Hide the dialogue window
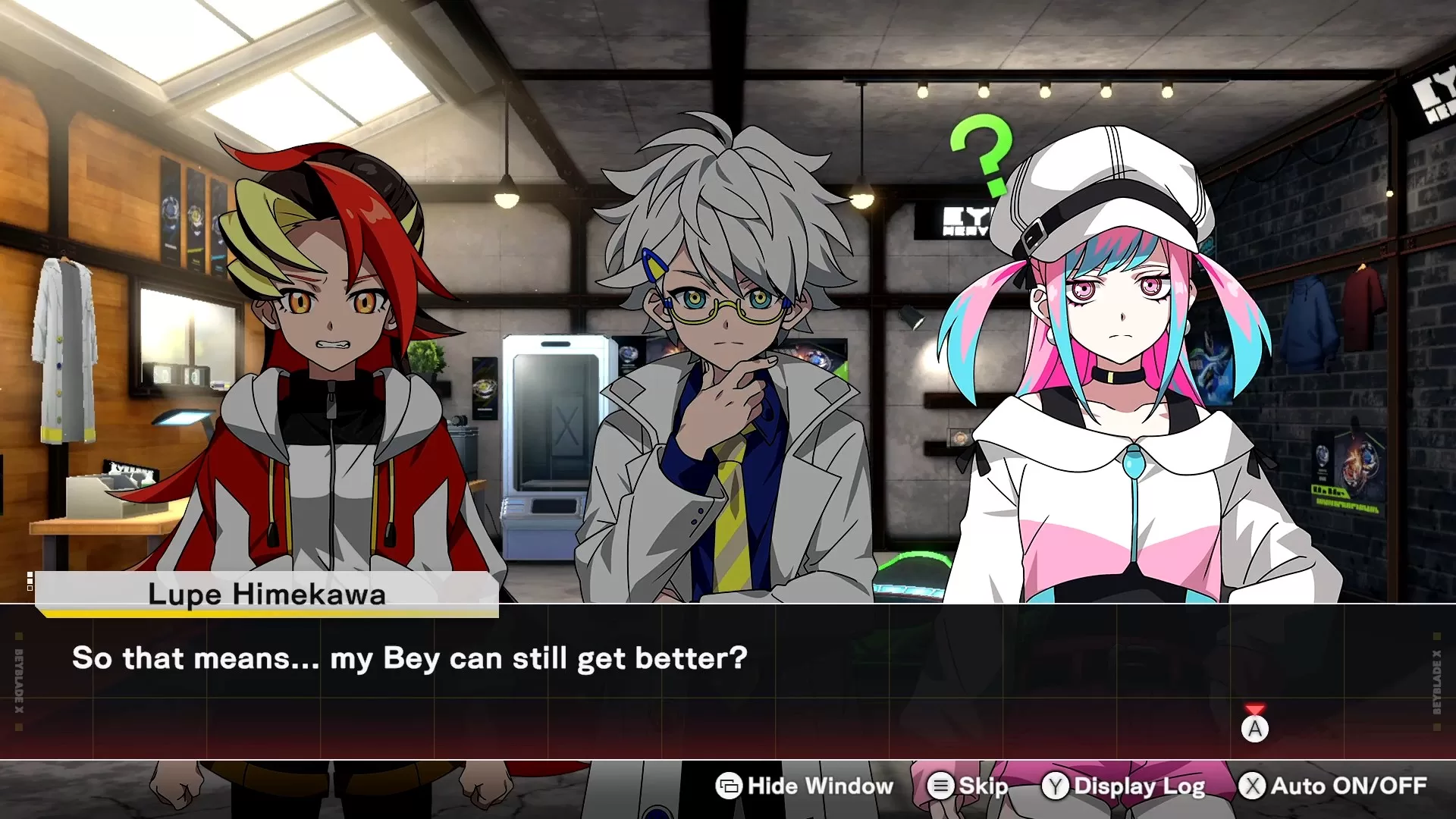Viewport: 1456px width, 819px height. 805,786
